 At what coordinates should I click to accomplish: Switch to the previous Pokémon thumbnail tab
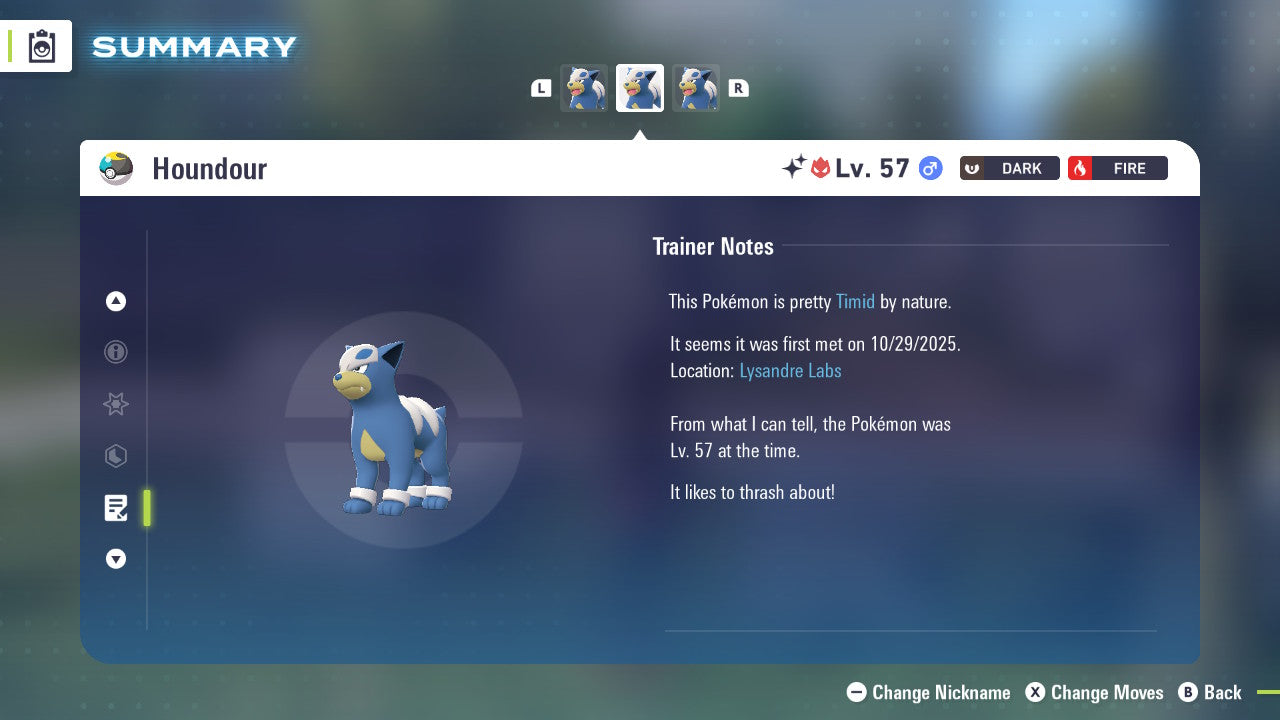pyautogui.click(x=584, y=88)
